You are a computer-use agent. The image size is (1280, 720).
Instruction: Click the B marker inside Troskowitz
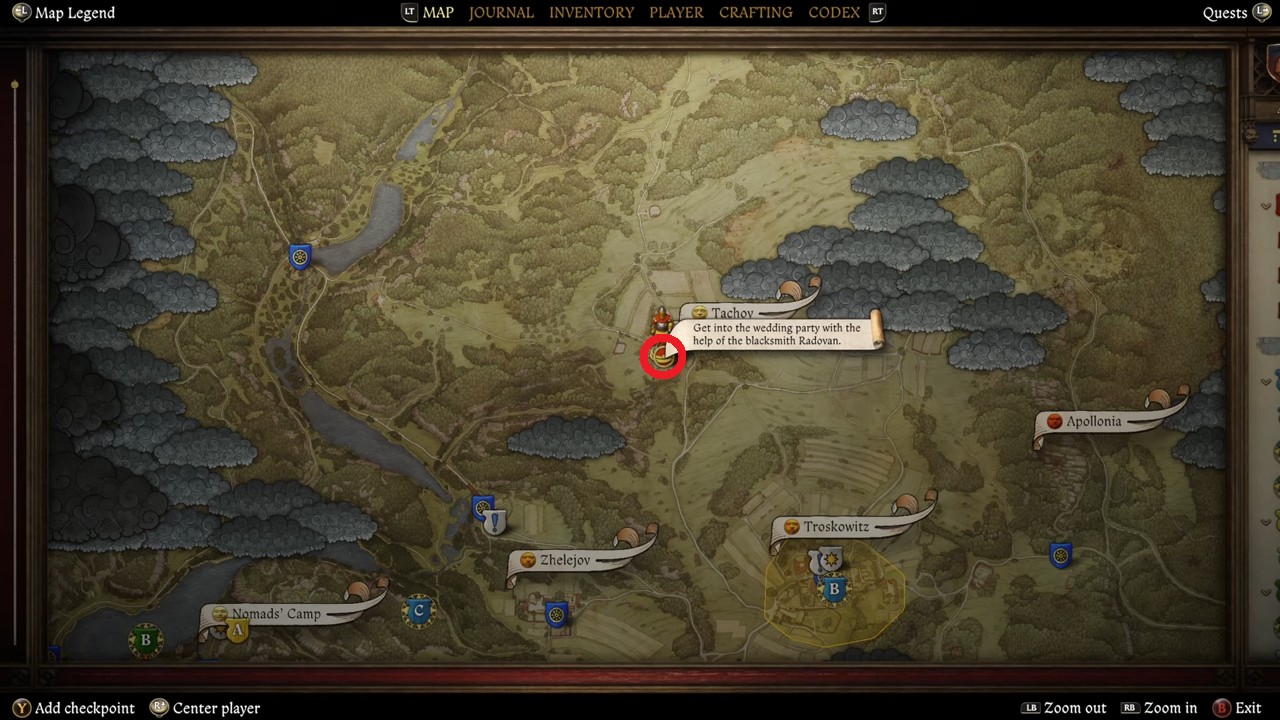coord(834,590)
